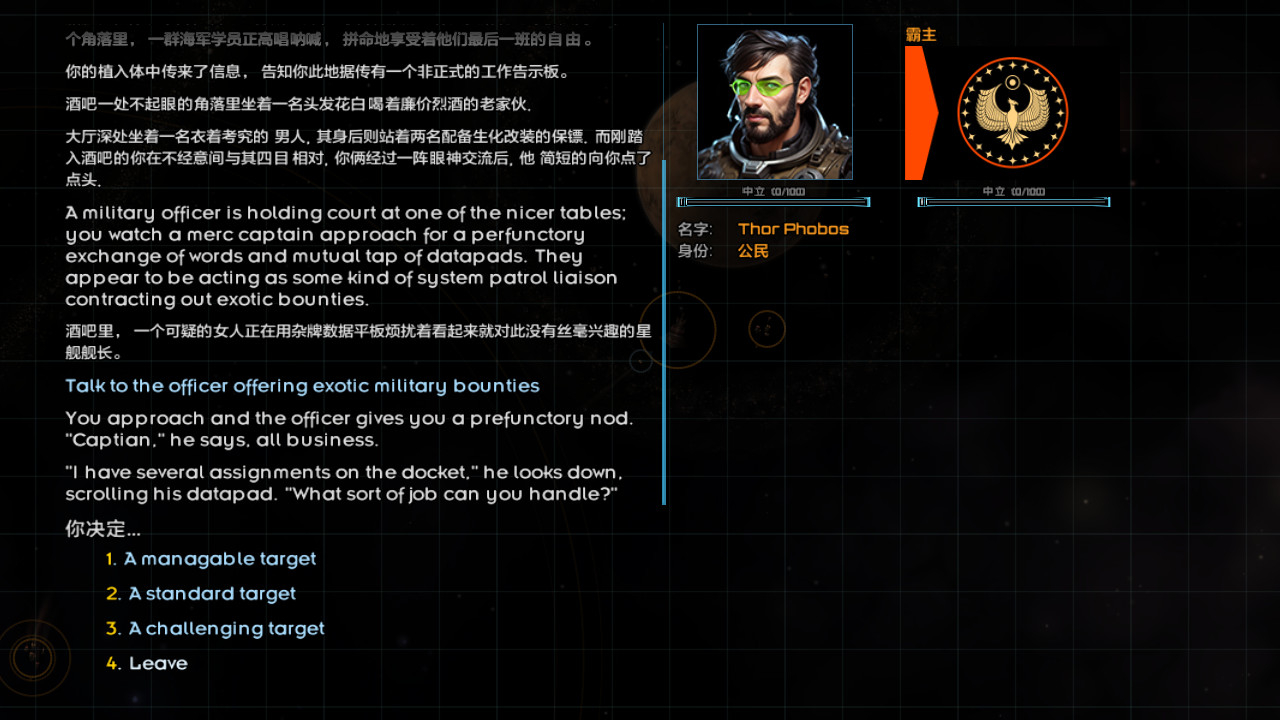Click the Hegemony faction eagle emblem
Screen dimensions: 1280x720
pos(1013,113)
